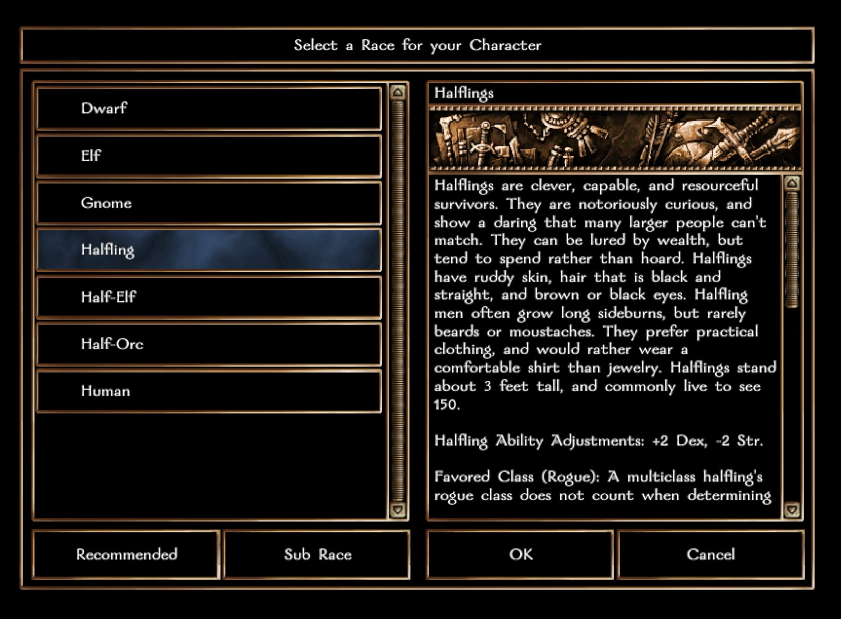This screenshot has height=619, width=841.
Task: Click the description panel's scroll down arrow
Action: 792,510
